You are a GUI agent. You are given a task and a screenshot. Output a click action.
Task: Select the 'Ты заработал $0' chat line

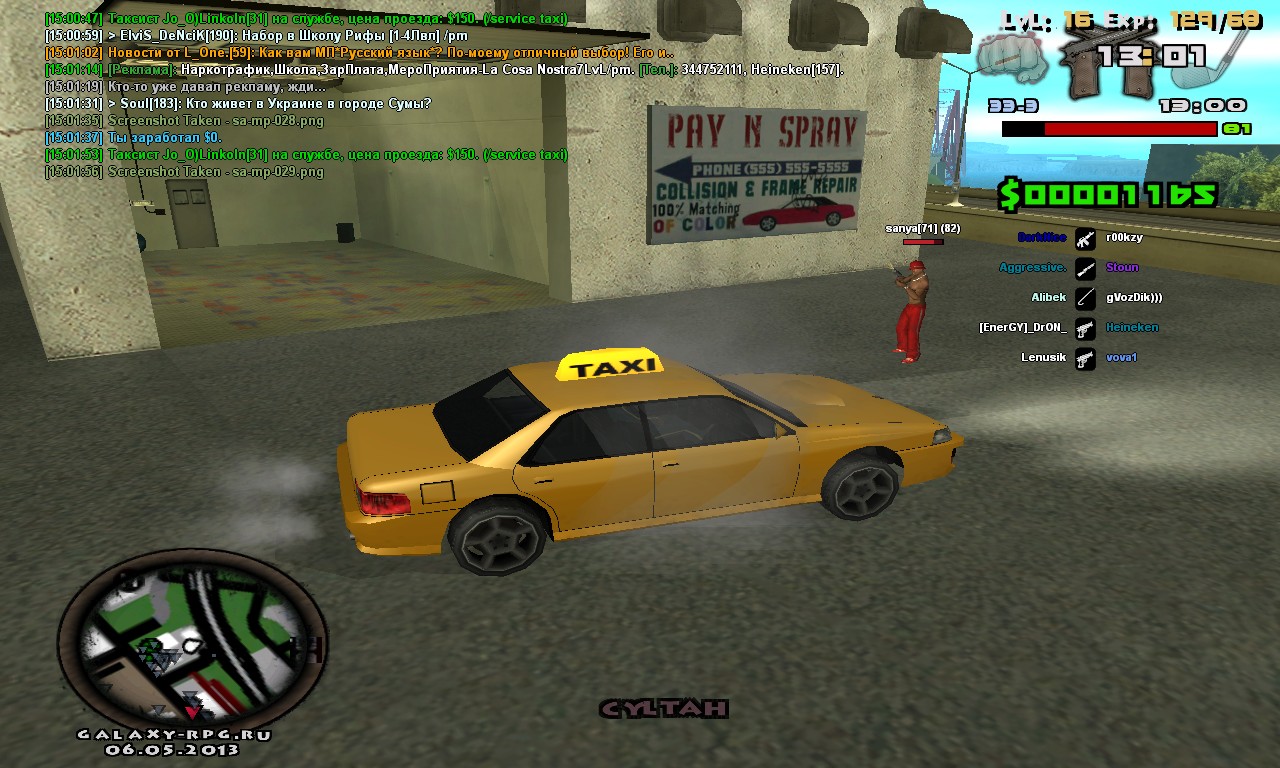pyautogui.click(x=133, y=138)
